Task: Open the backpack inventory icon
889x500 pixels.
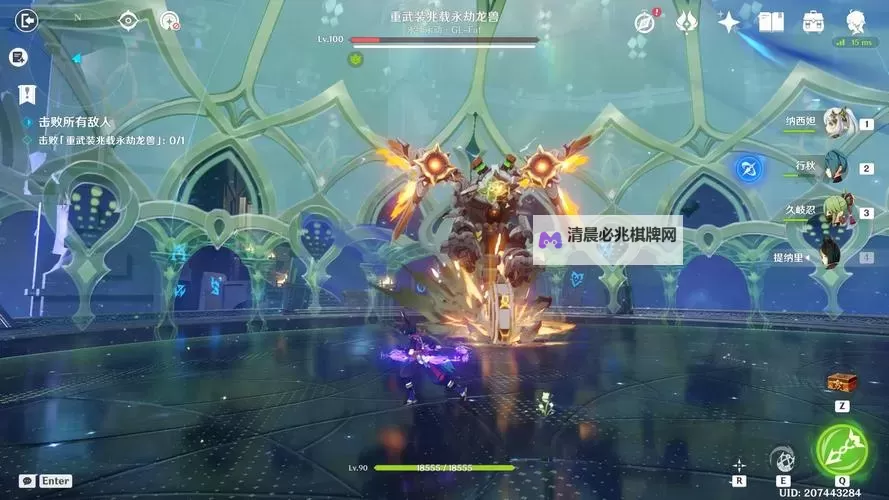Action: [813, 21]
